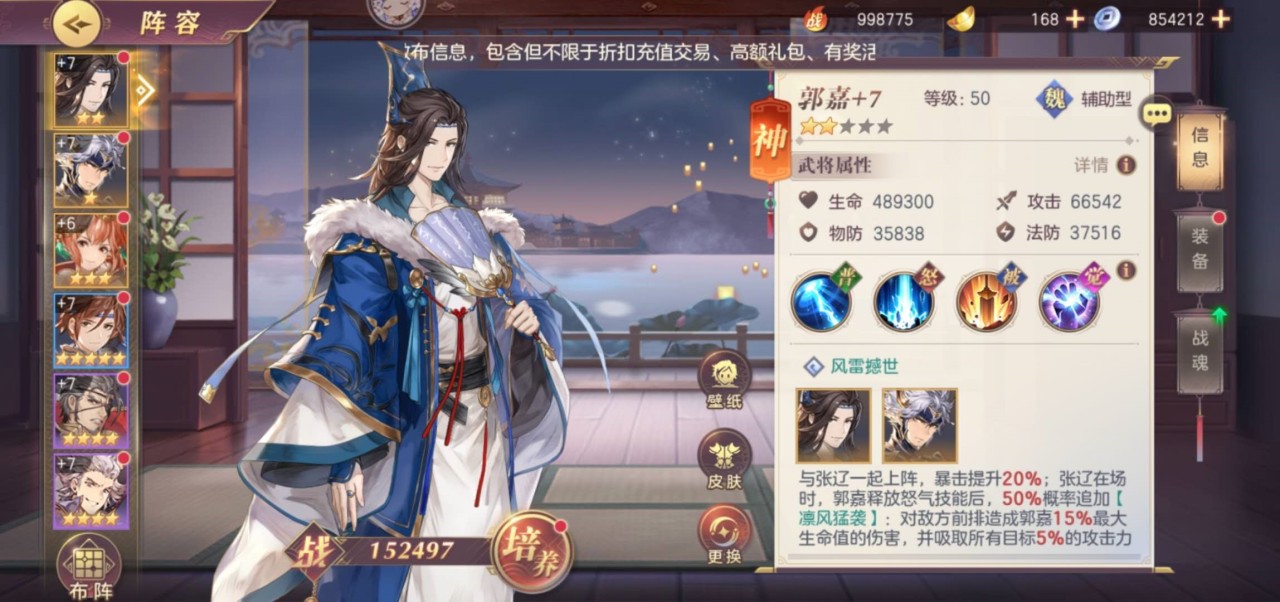Viewport: 1280px width, 602px height.
Task: Select the eyepatch hero in lineup list
Action: (x=91, y=410)
